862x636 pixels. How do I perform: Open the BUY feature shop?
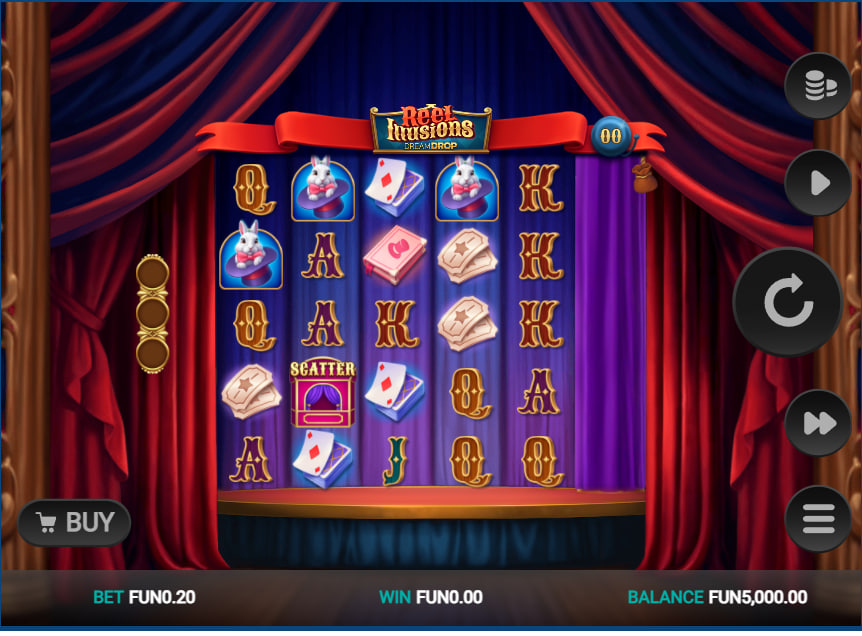(x=75, y=522)
